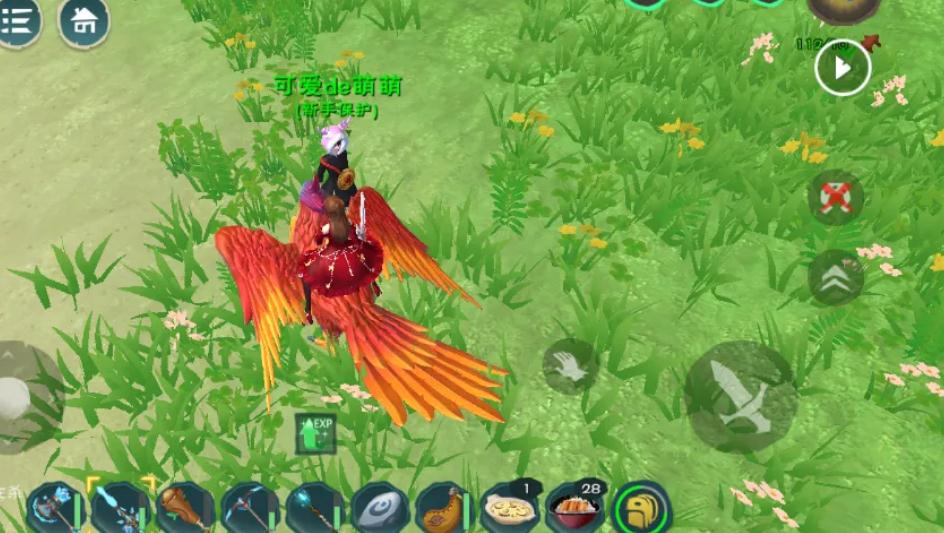The height and width of the screenshot is (533, 944).
Task: Pick the grey stone disc slot
Action: click(379, 508)
